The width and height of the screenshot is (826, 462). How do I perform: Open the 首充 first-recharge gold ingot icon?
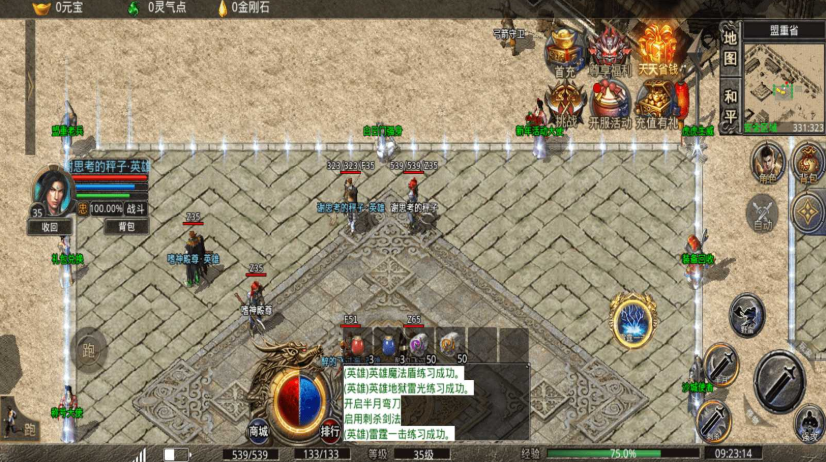tap(566, 50)
